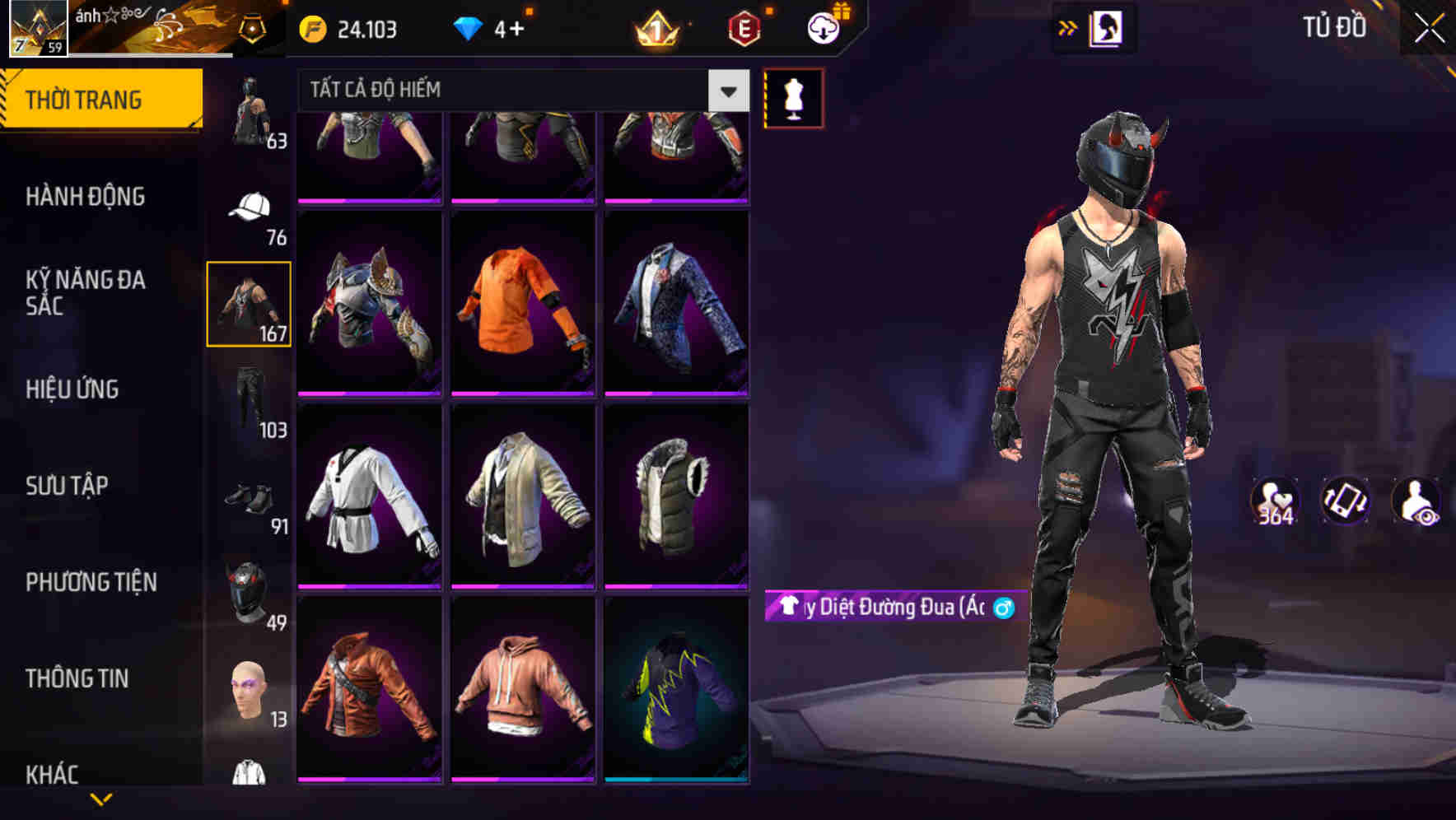The width and height of the screenshot is (1456, 820).
Task: Open the TẤT CẢ ĐỘ HIẾM rarity dropdown
Action: (x=519, y=89)
